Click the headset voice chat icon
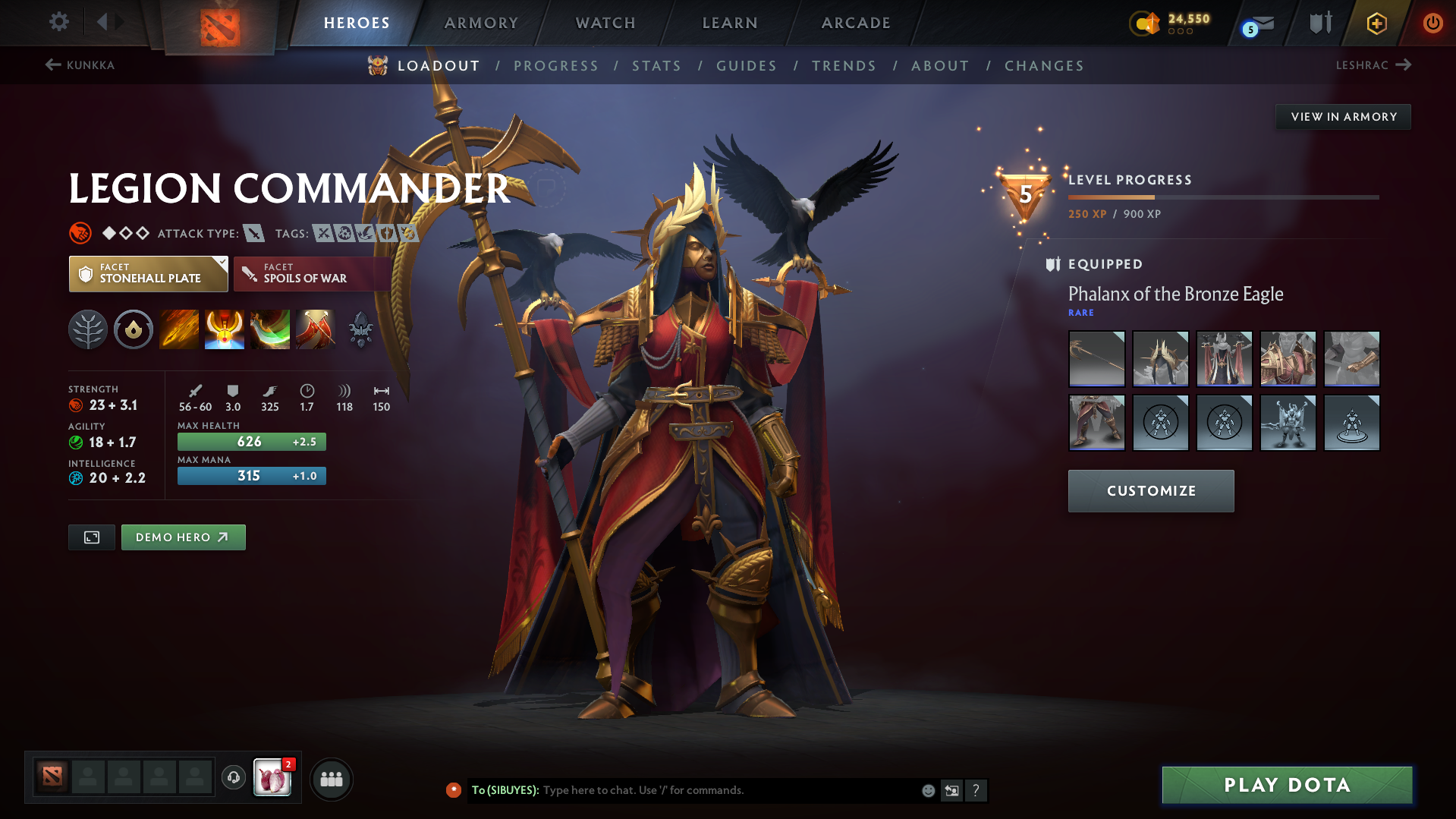This screenshot has width=1456, height=819. click(233, 779)
